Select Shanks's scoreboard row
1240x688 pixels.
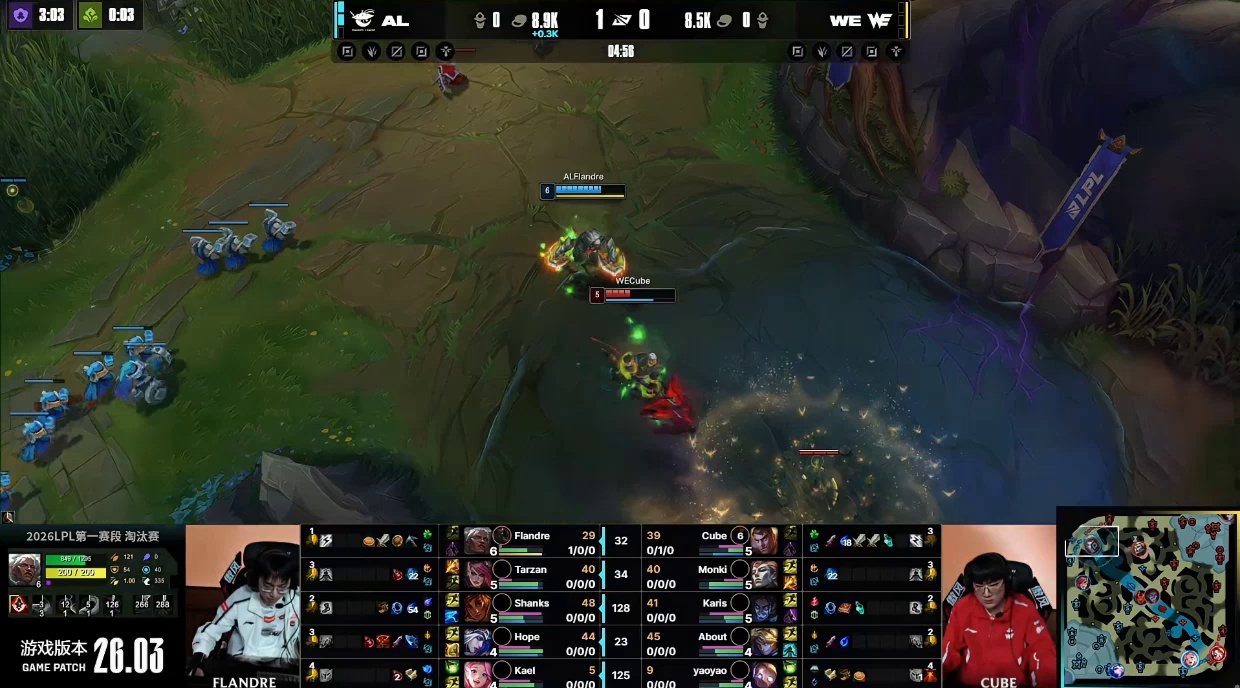point(531,608)
